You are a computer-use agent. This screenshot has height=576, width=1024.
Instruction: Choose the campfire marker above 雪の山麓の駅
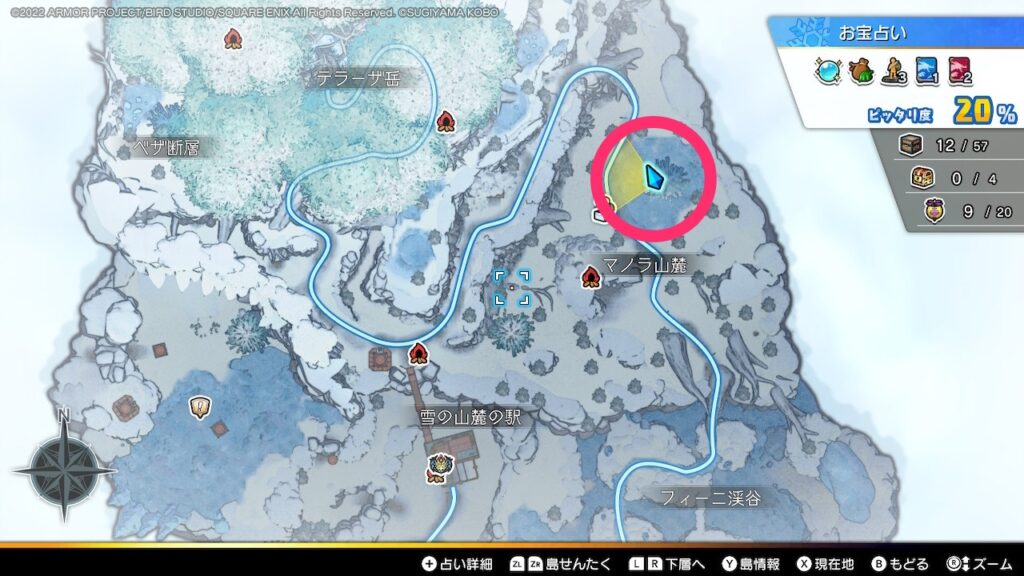tap(418, 353)
